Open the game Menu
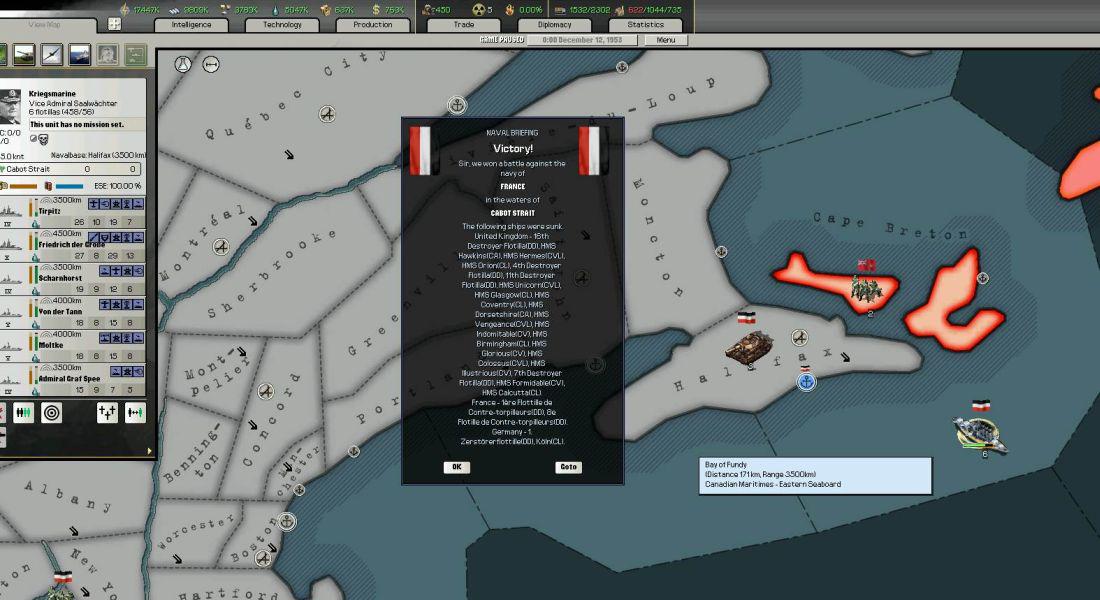Viewport: 1100px width, 600px height. [666, 40]
